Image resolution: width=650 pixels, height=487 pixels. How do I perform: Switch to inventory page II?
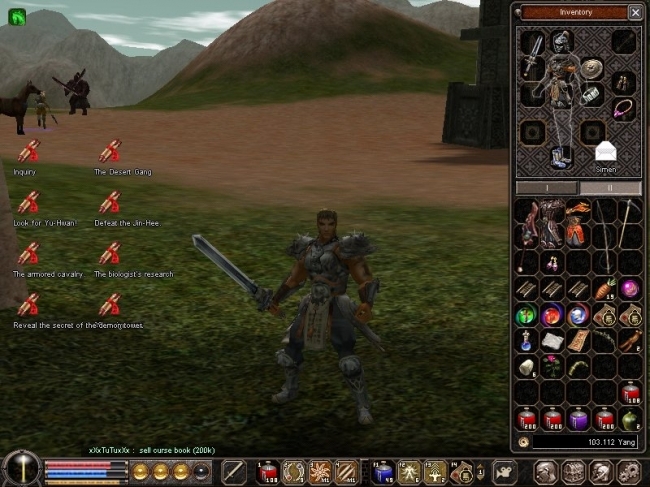click(x=610, y=188)
